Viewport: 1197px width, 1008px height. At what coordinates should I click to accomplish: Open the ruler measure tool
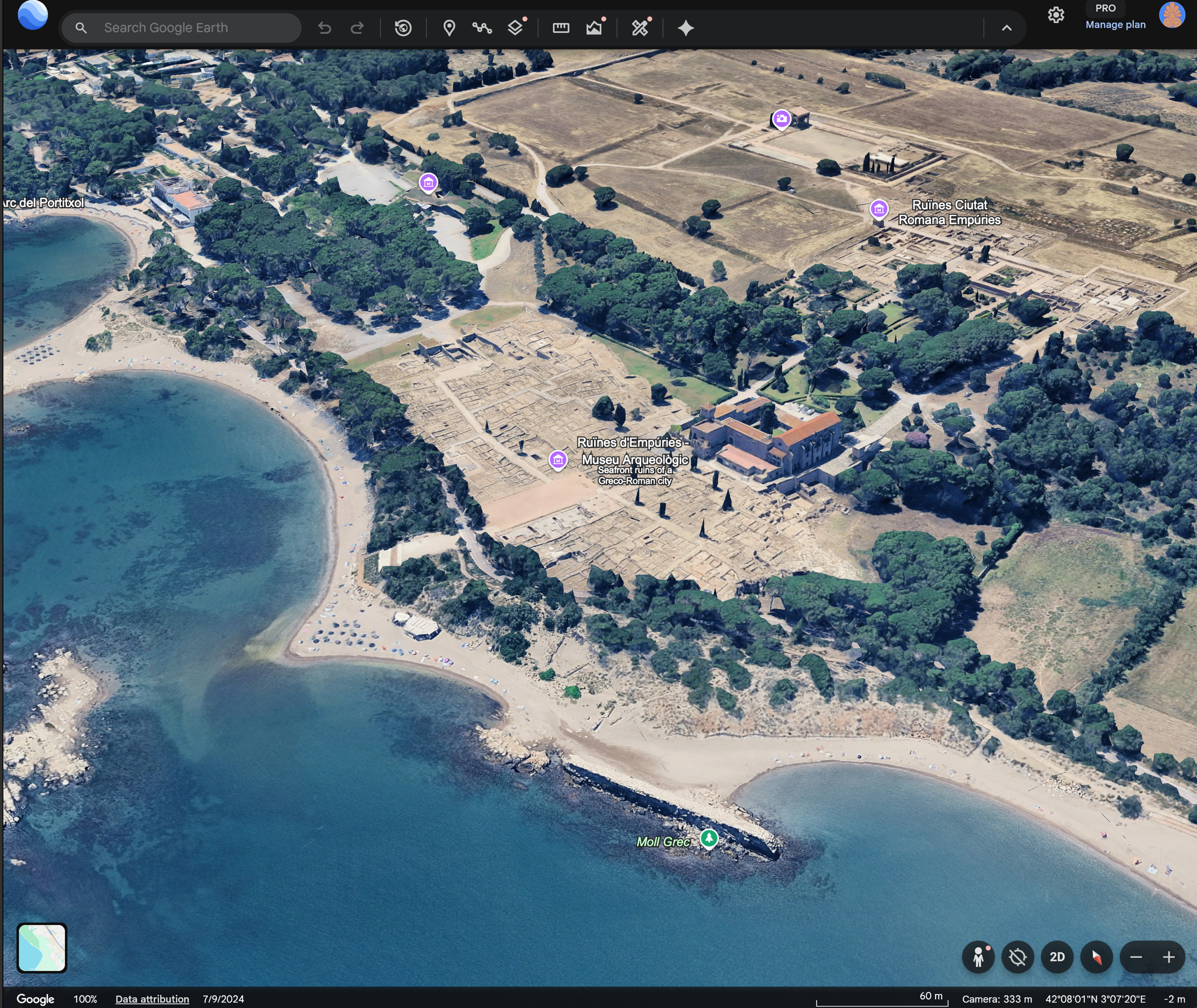561,27
